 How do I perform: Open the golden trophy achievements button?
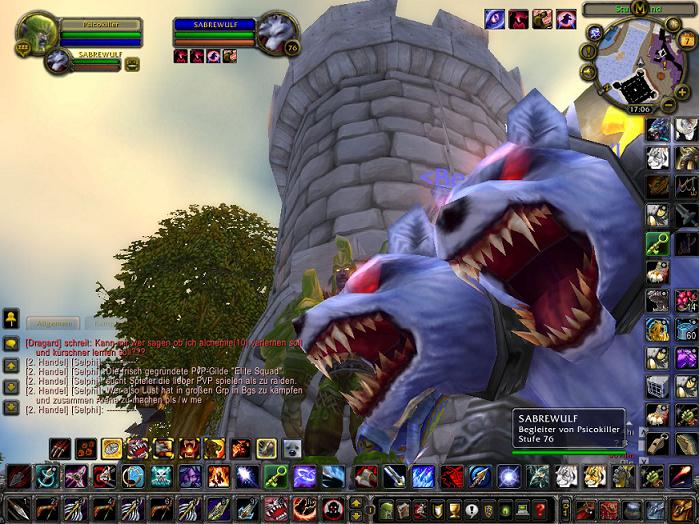(x=451, y=510)
